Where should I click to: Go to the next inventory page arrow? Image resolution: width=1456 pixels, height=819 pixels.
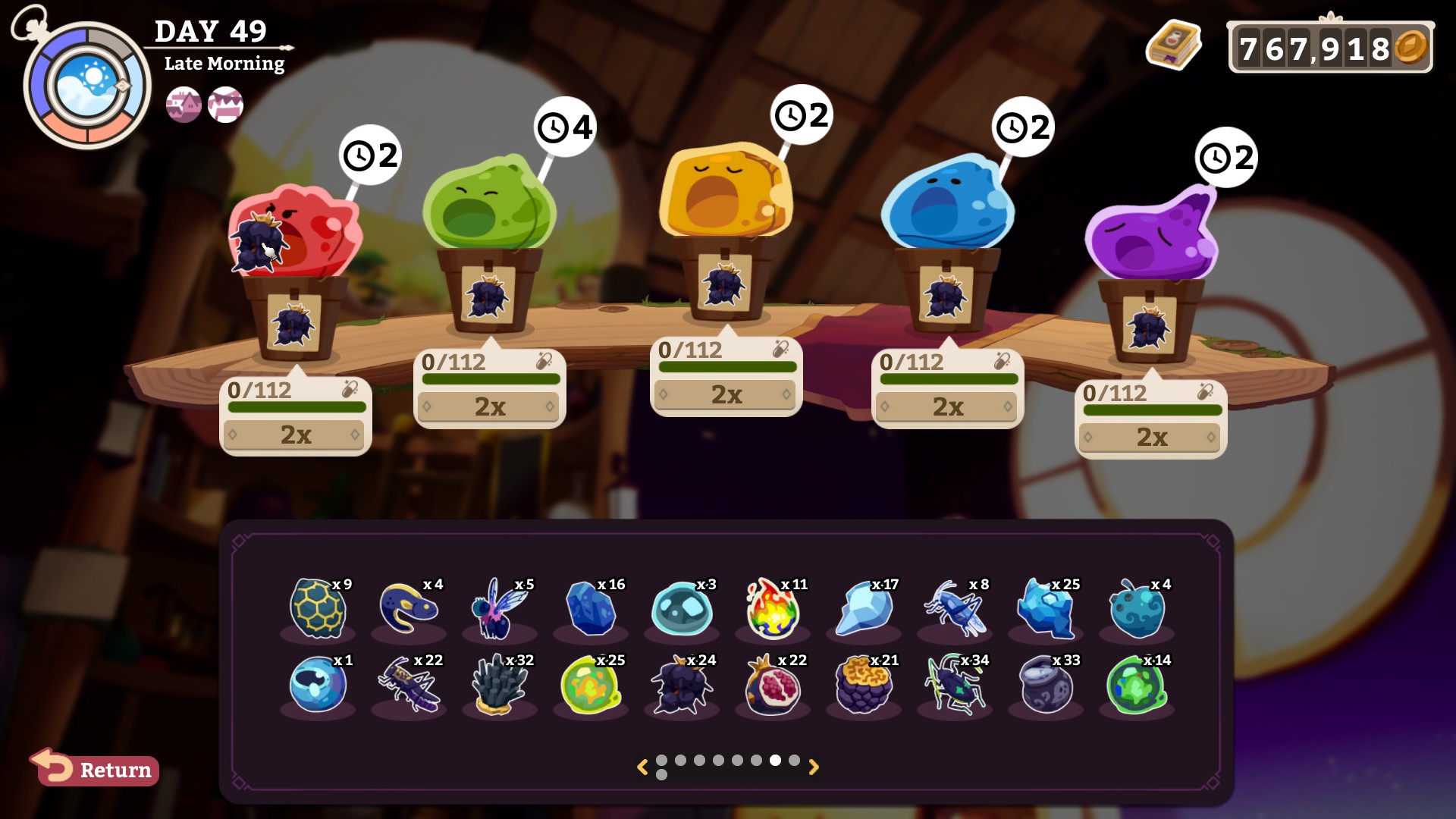pos(814,767)
